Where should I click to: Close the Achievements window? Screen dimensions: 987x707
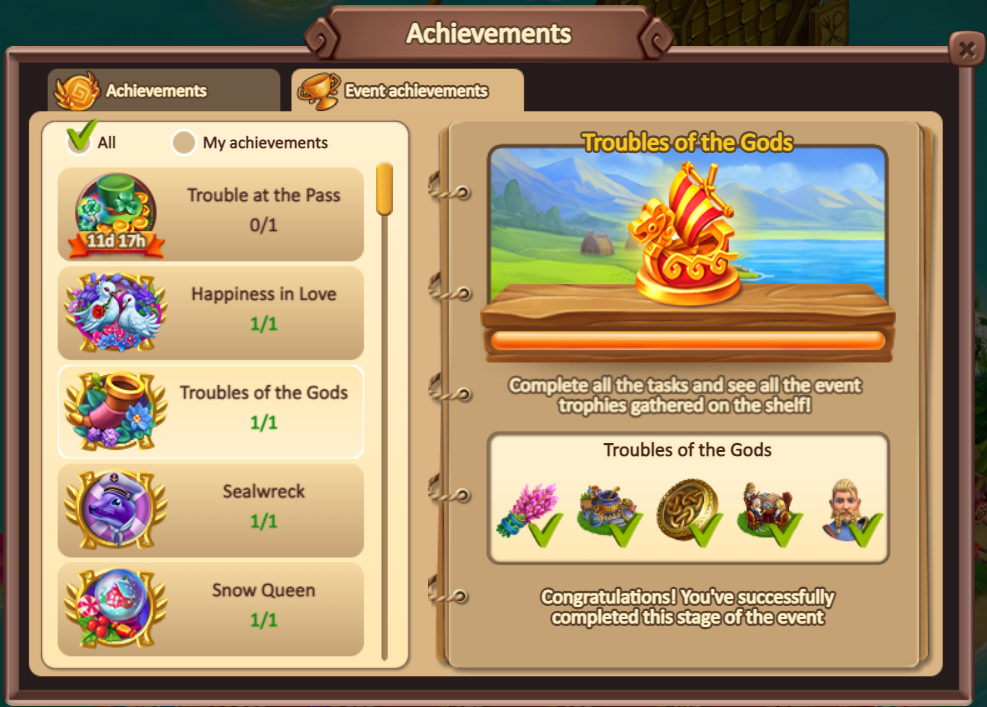[965, 49]
